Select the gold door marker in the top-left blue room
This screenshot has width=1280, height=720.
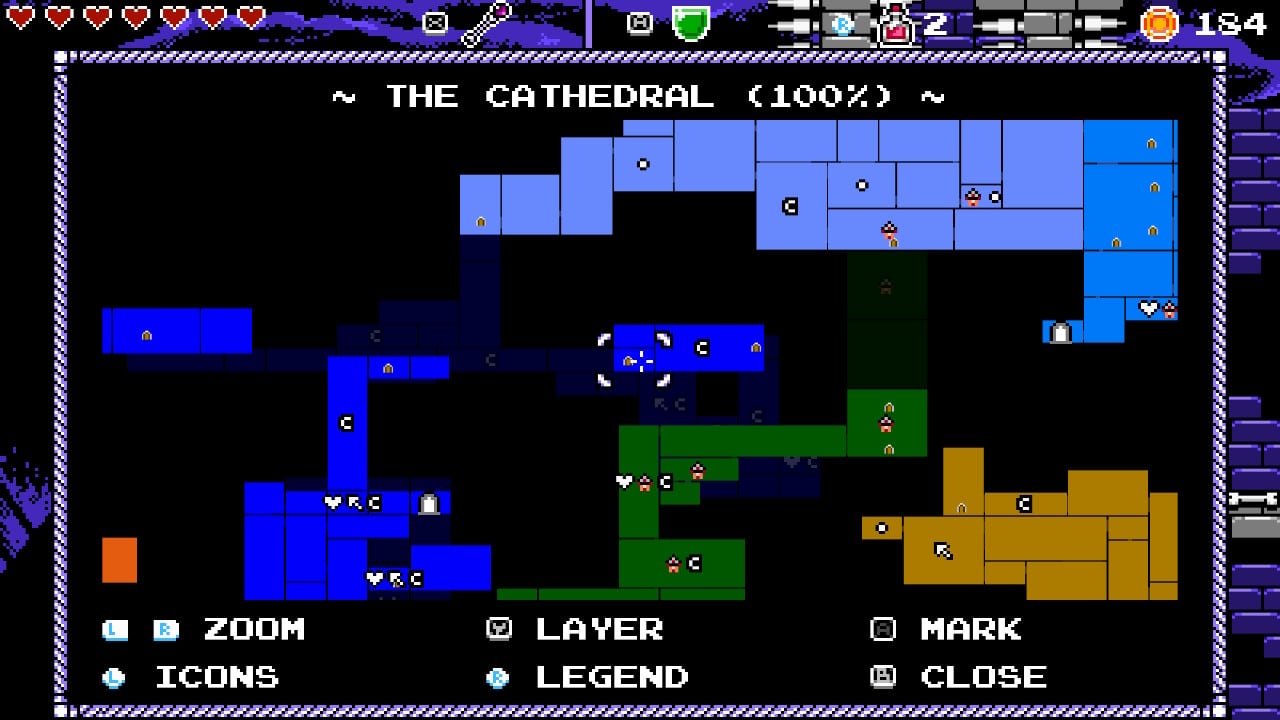point(148,336)
